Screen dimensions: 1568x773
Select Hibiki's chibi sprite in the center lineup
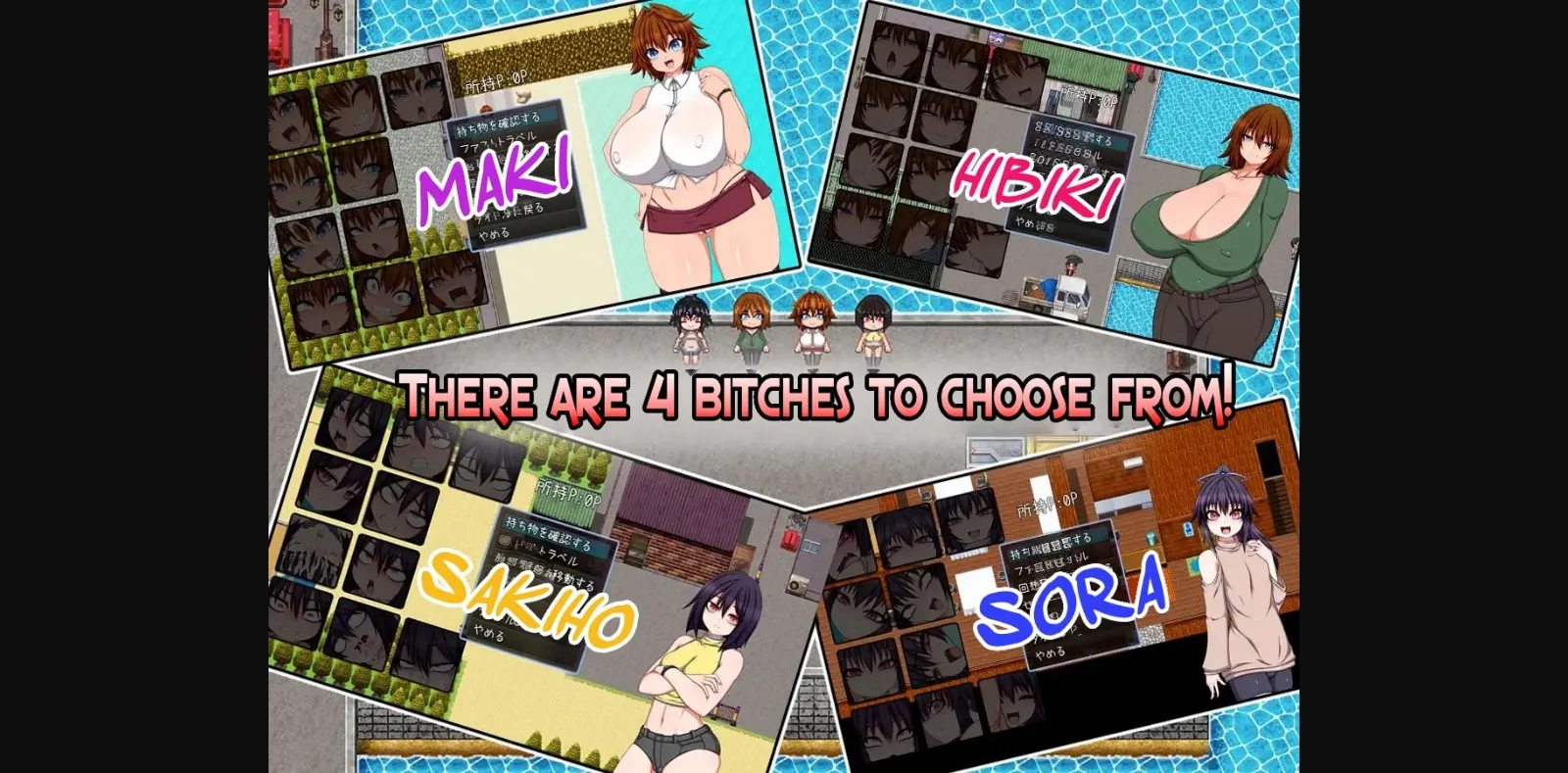click(x=750, y=323)
